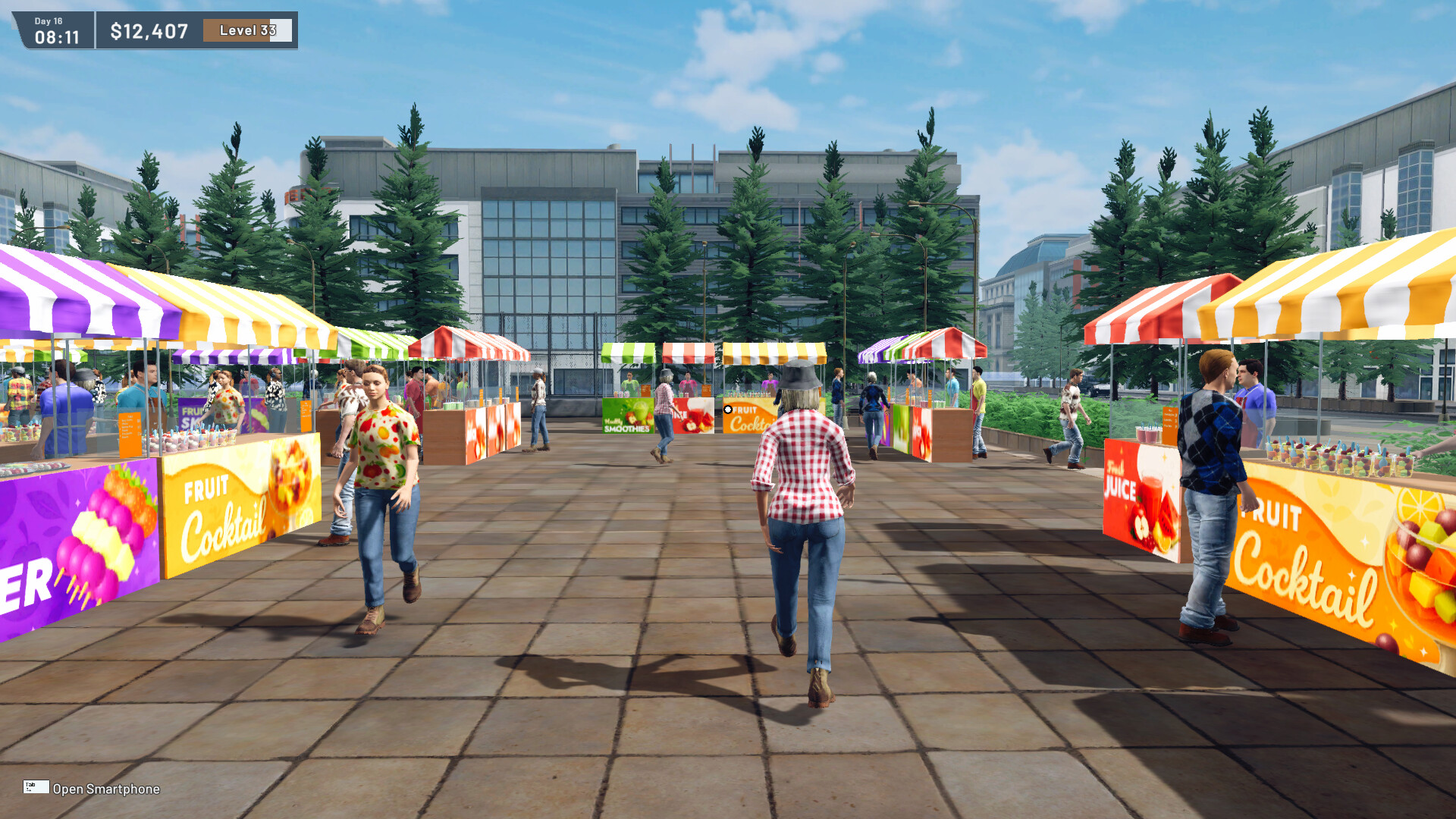1456x819 pixels.
Task: Click the dollar sign money display icon
Action: [119, 32]
